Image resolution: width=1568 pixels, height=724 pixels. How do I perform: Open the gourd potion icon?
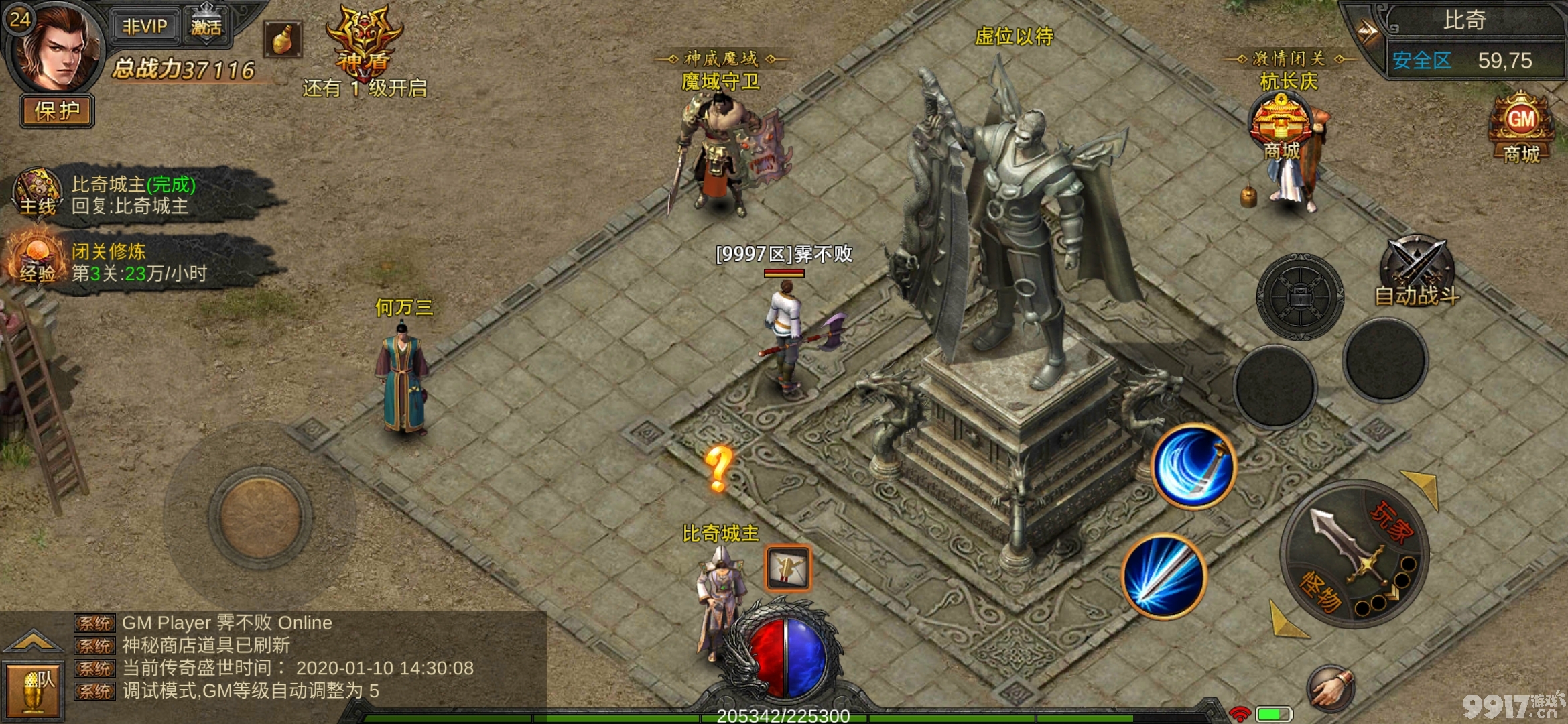tap(282, 40)
